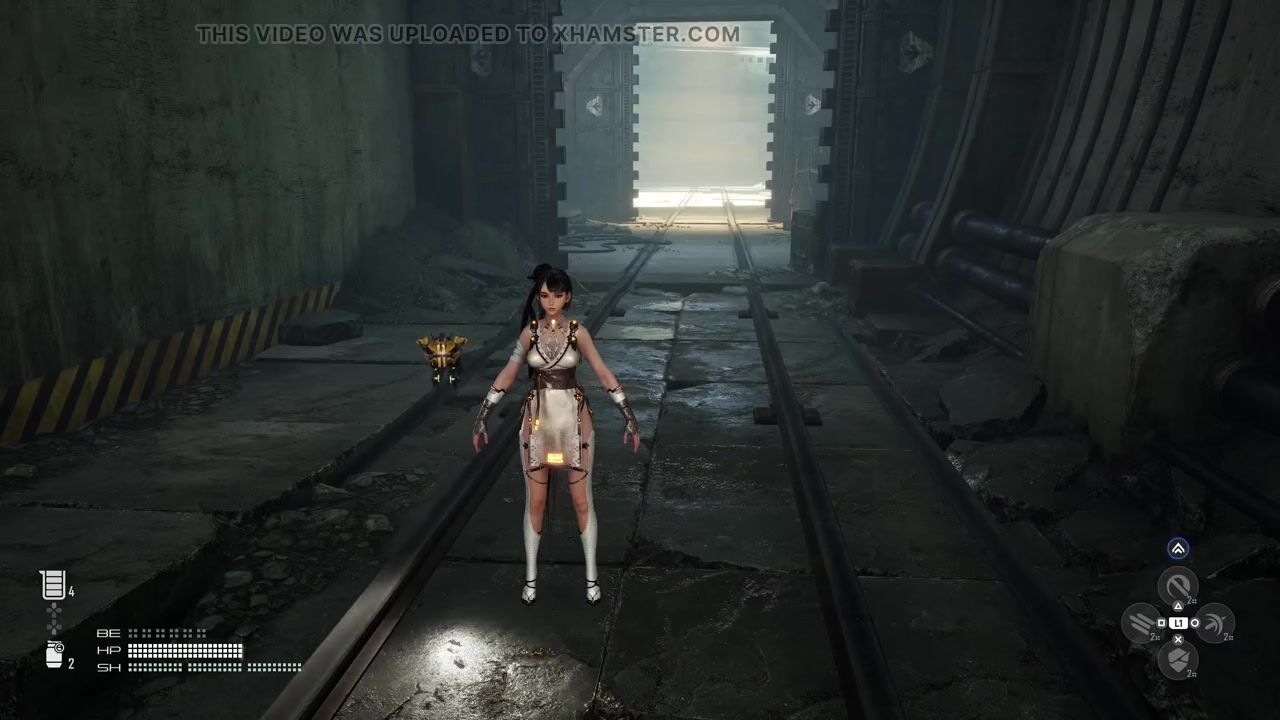Activate the triple-blade beta skill icon
This screenshot has width=1280, height=720.
point(1141,623)
